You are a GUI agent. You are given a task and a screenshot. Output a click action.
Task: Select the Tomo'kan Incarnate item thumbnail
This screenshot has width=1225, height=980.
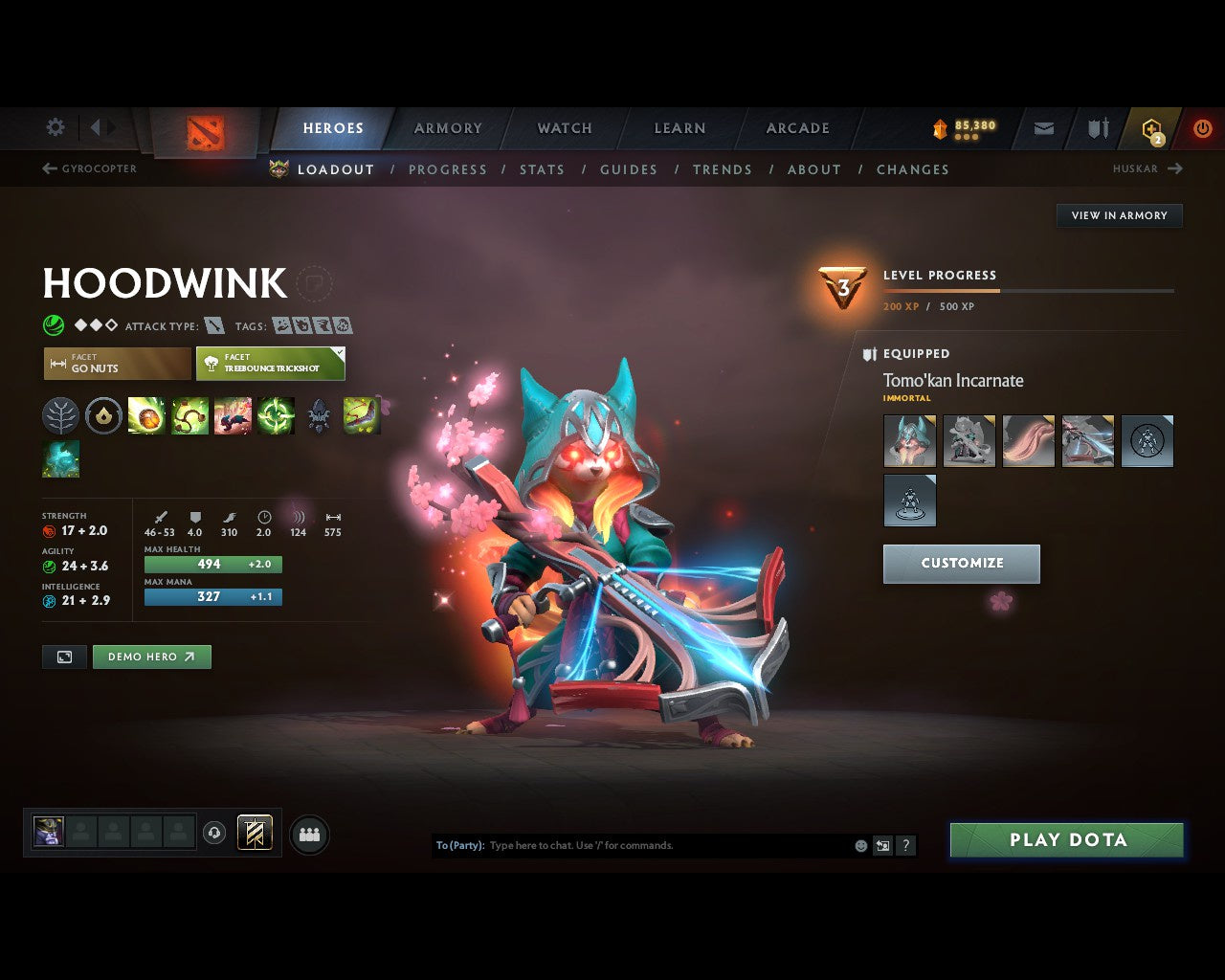tap(909, 440)
